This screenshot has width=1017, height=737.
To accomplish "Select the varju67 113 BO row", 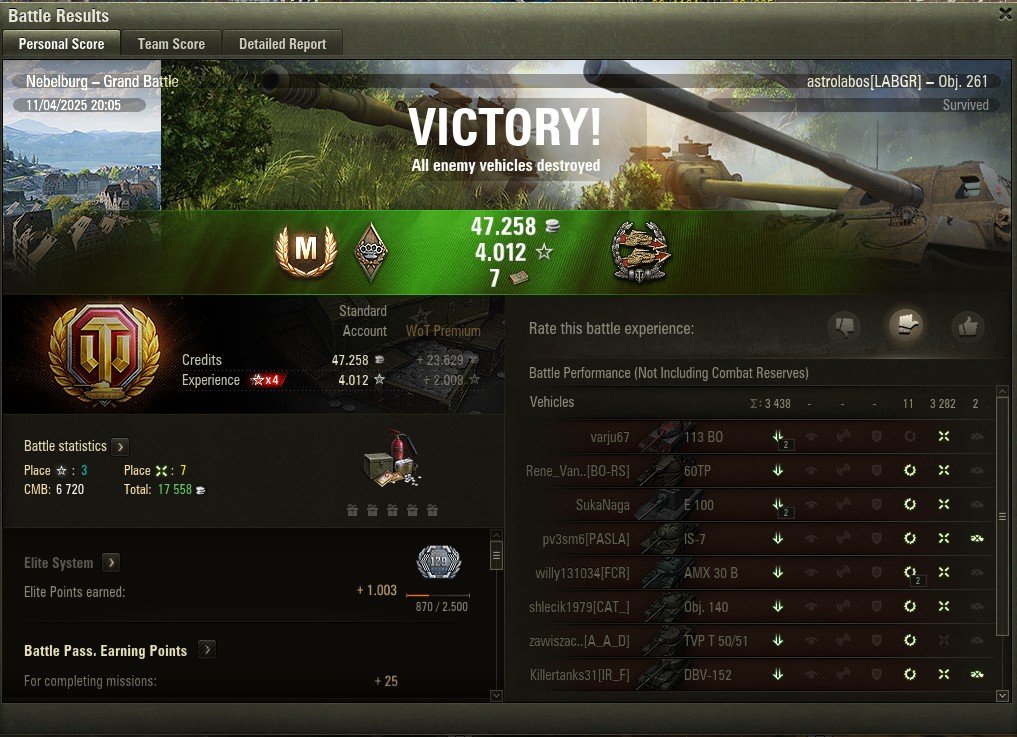I will pos(700,437).
